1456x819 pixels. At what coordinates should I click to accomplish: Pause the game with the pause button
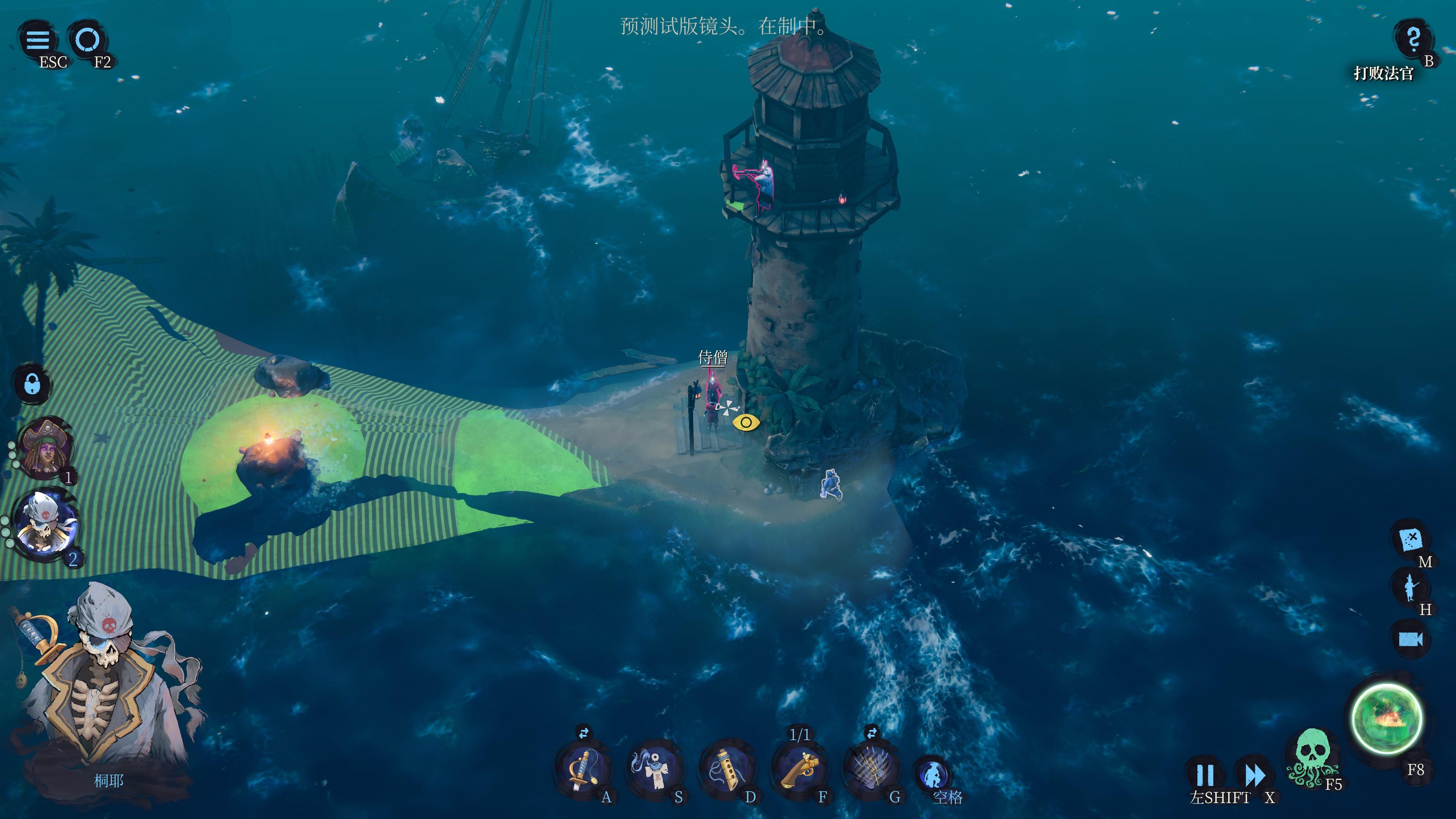pos(1205,775)
